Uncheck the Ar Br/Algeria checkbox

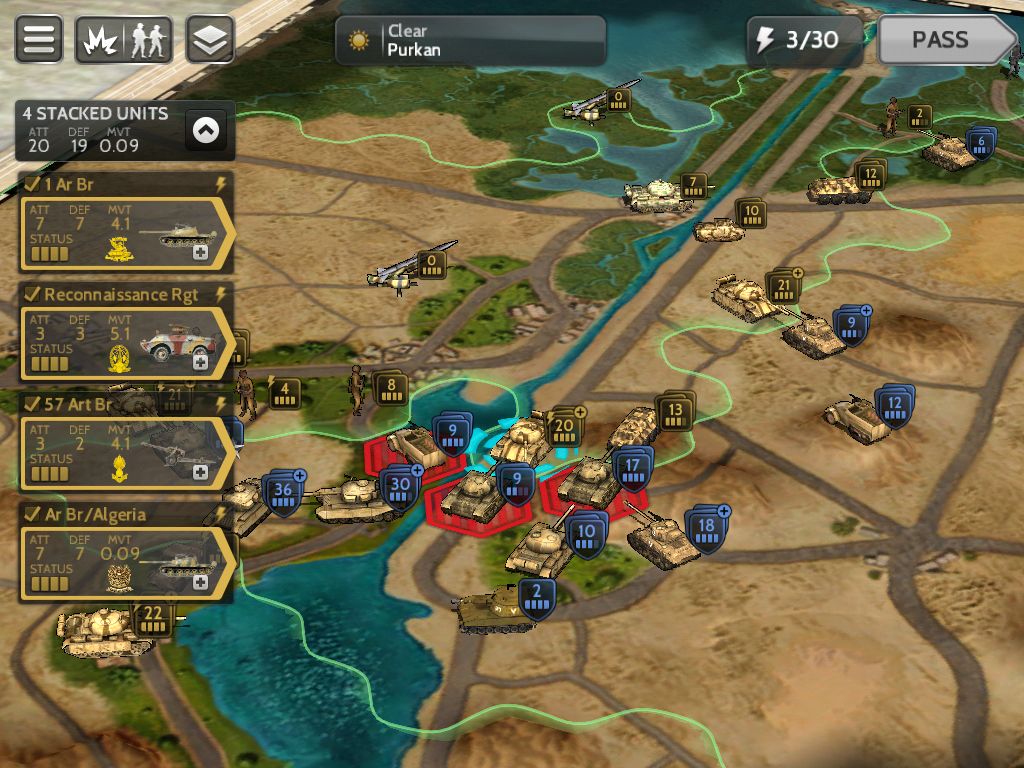(32, 515)
